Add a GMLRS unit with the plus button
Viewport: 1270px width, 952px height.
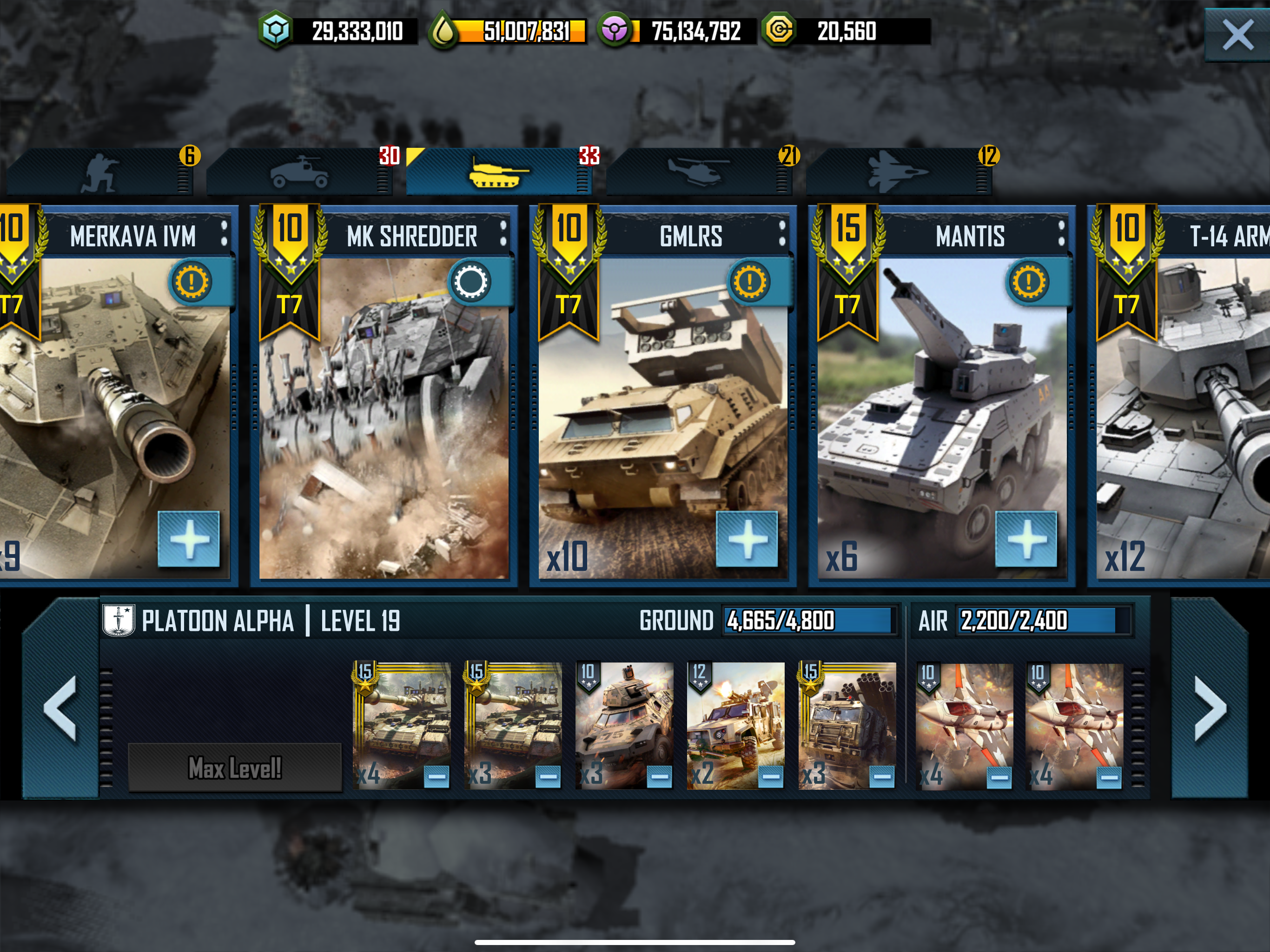click(747, 539)
